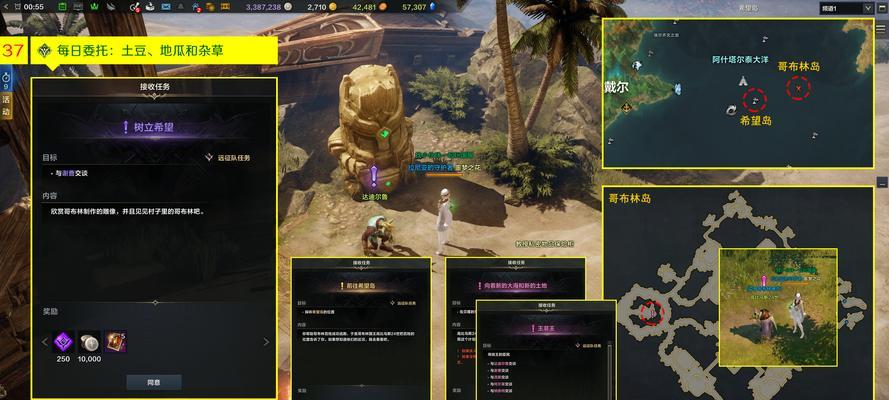Click the 哥布林岛 marker on sea map
The height and width of the screenshot is (400, 889).
[798, 87]
